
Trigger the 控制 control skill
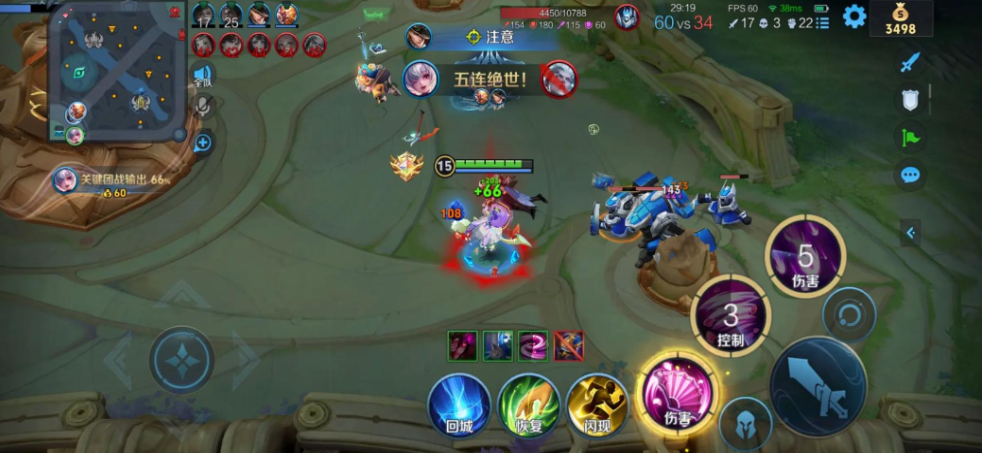point(731,317)
